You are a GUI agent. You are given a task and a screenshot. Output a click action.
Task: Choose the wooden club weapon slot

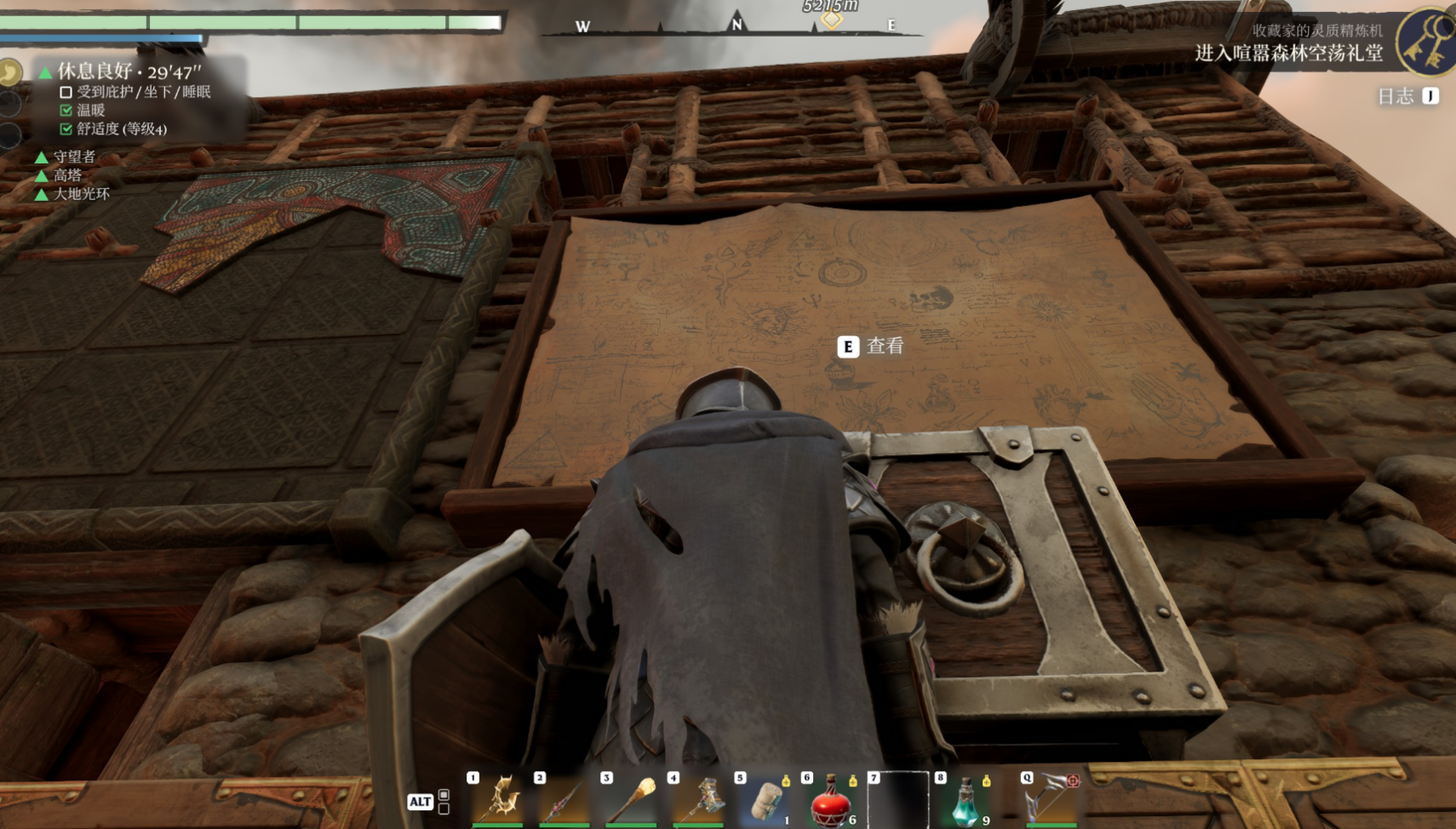click(631, 800)
